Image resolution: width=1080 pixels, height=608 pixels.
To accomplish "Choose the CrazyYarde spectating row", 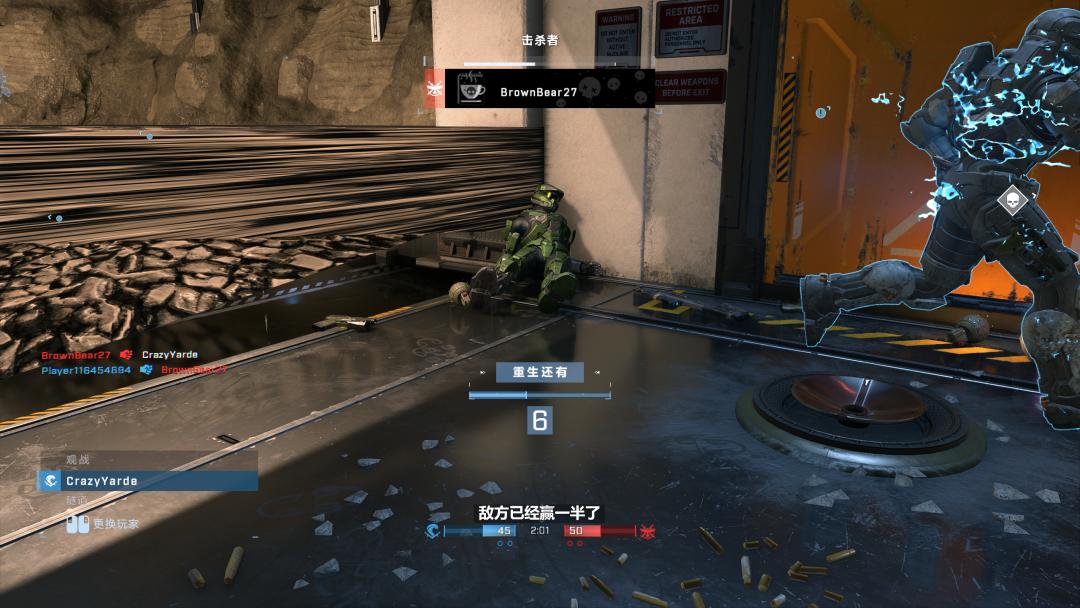I will coord(148,481).
